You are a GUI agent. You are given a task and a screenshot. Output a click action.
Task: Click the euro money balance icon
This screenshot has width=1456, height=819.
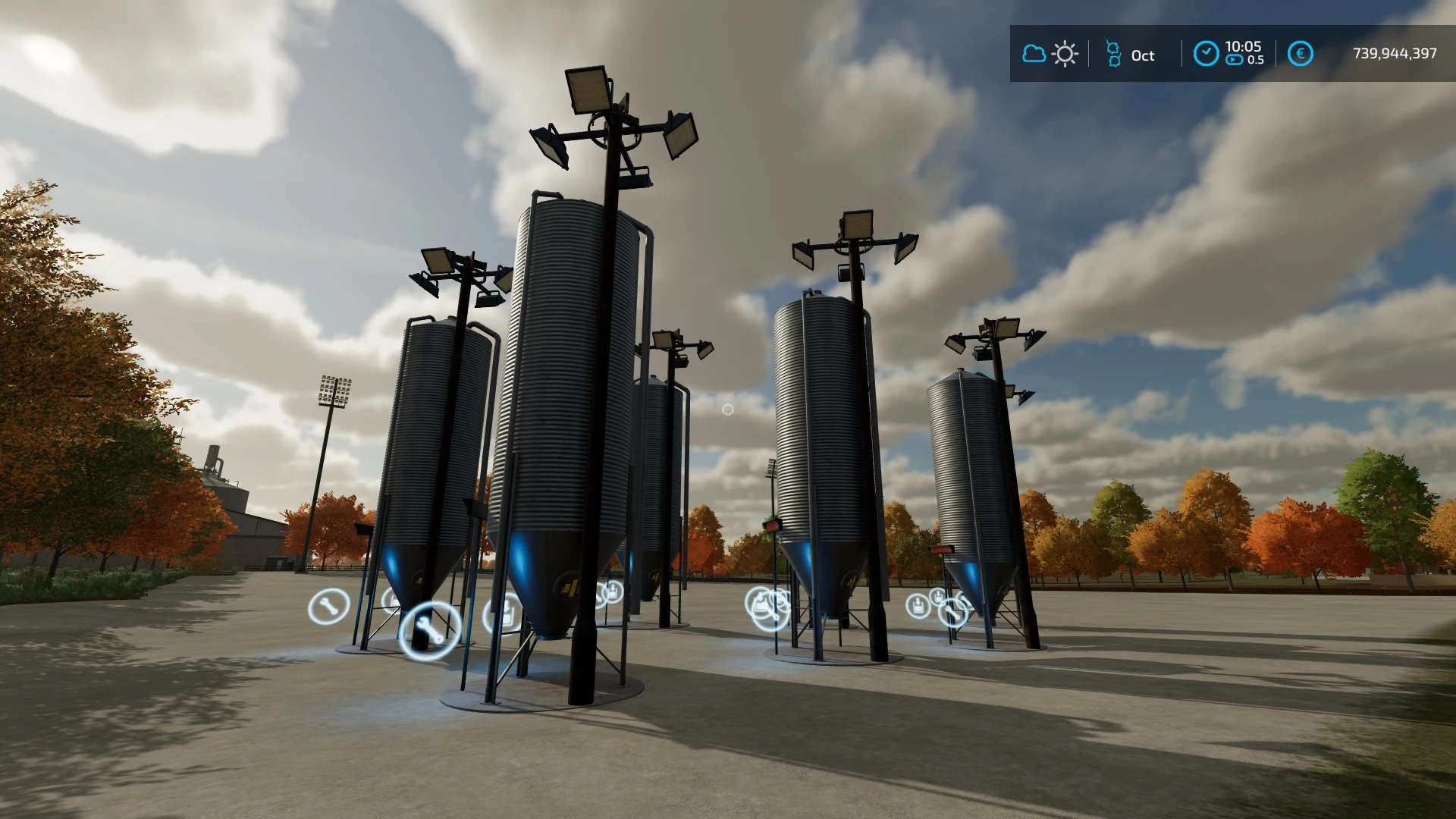(1300, 54)
